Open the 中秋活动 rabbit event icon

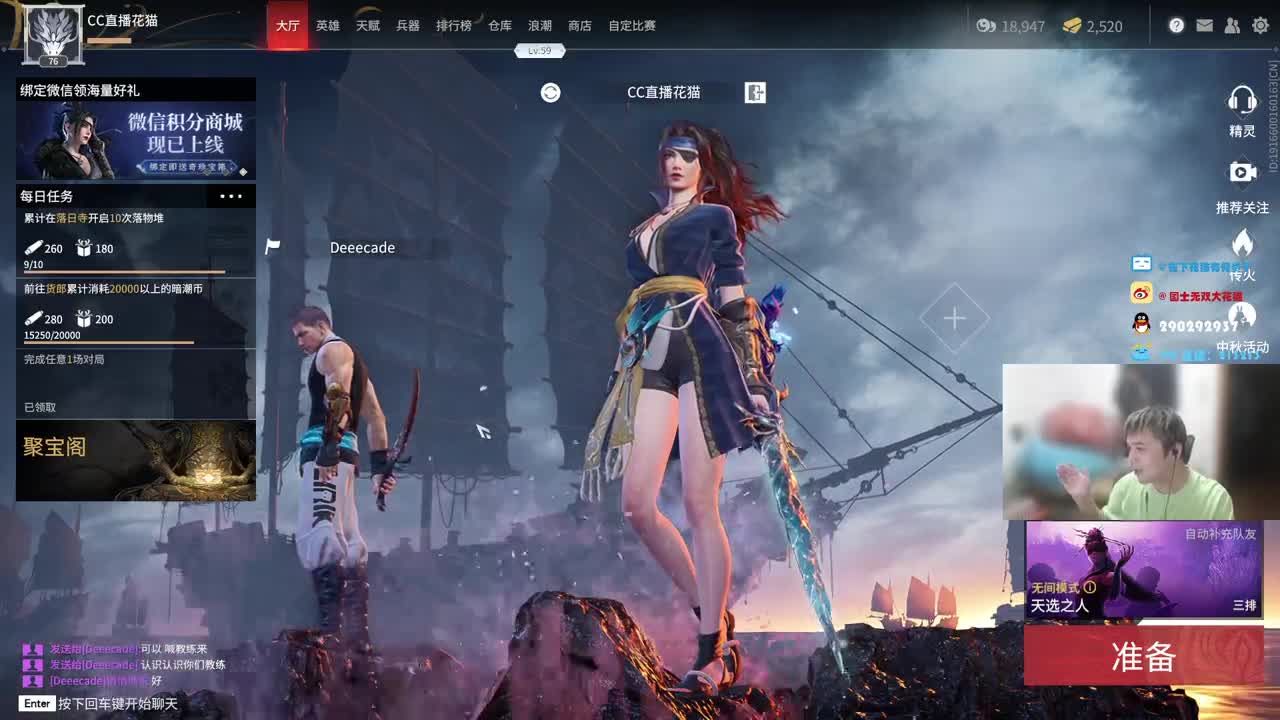tap(1242, 315)
